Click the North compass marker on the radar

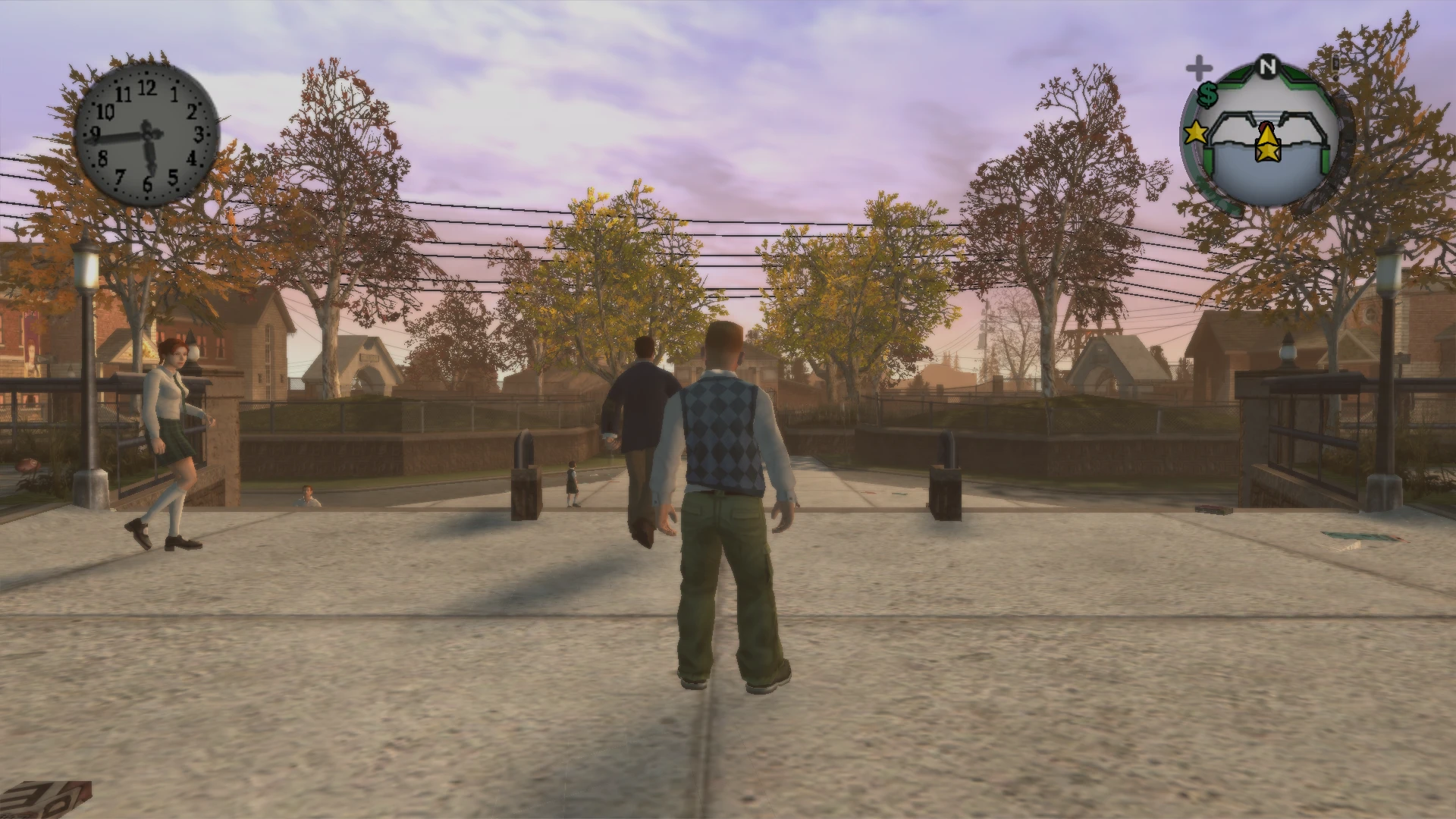point(1267,66)
